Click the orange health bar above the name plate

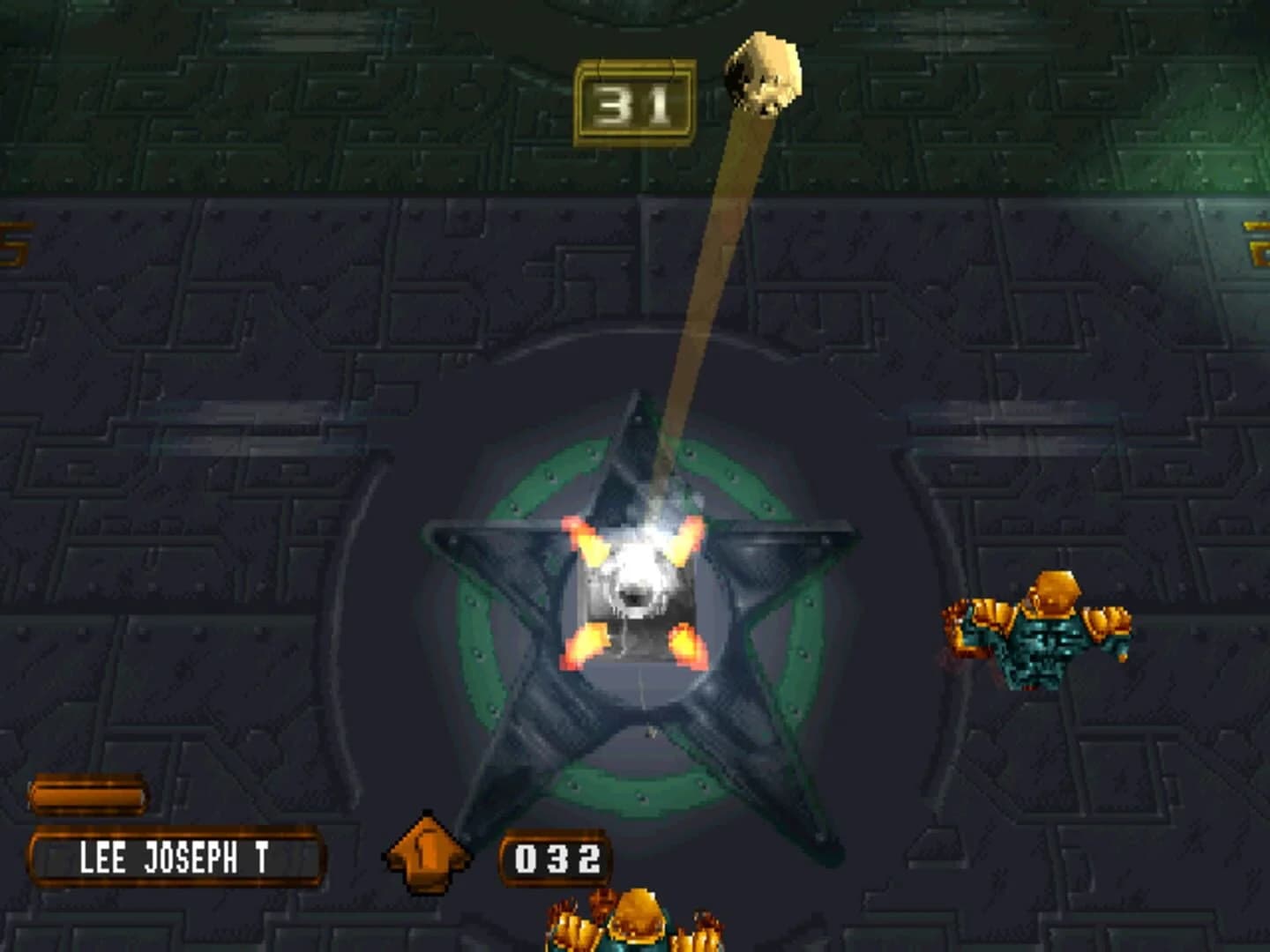point(88,792)
